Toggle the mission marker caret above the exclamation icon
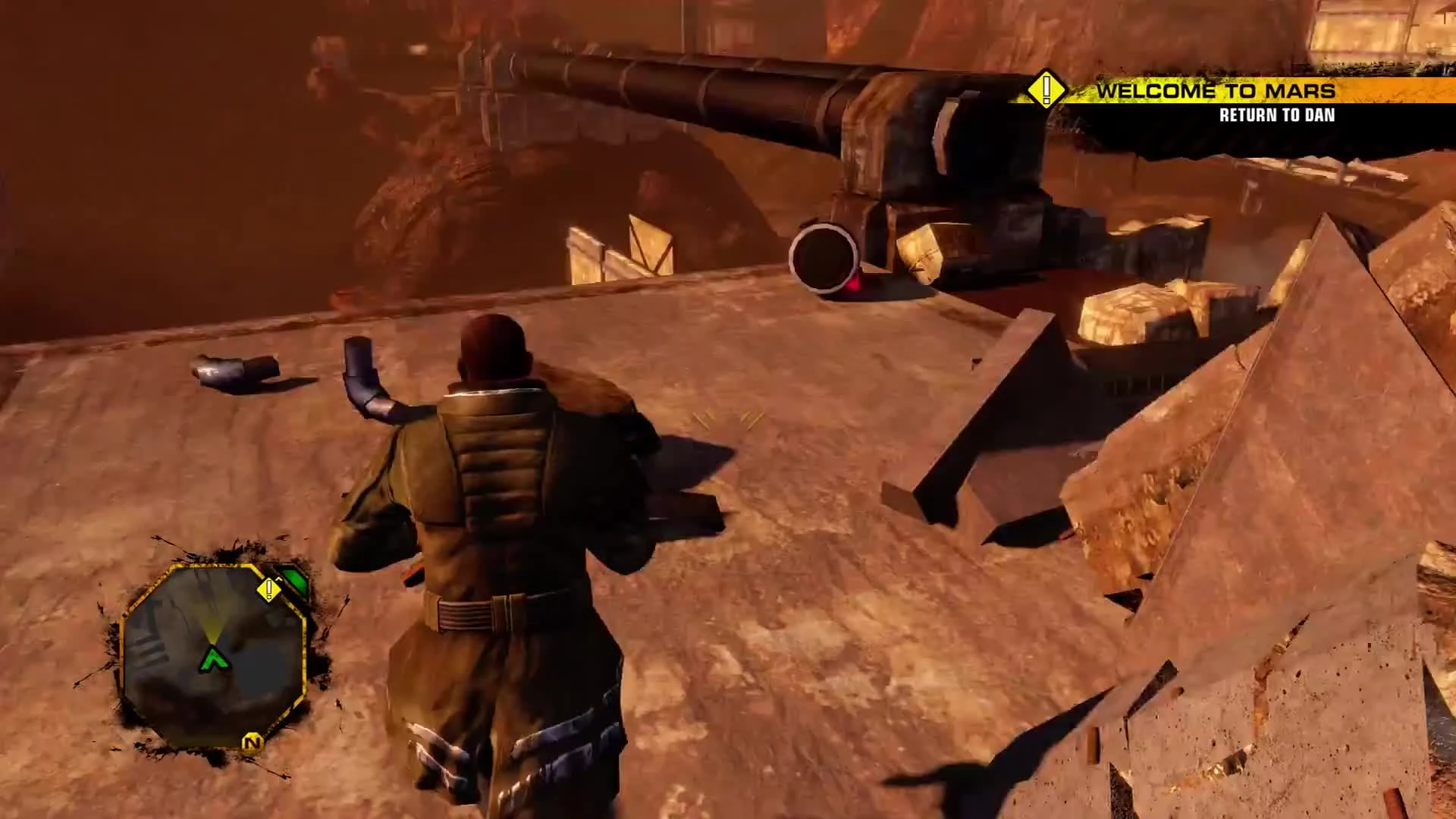This screenshot has height=819, width=1456. 278,579
